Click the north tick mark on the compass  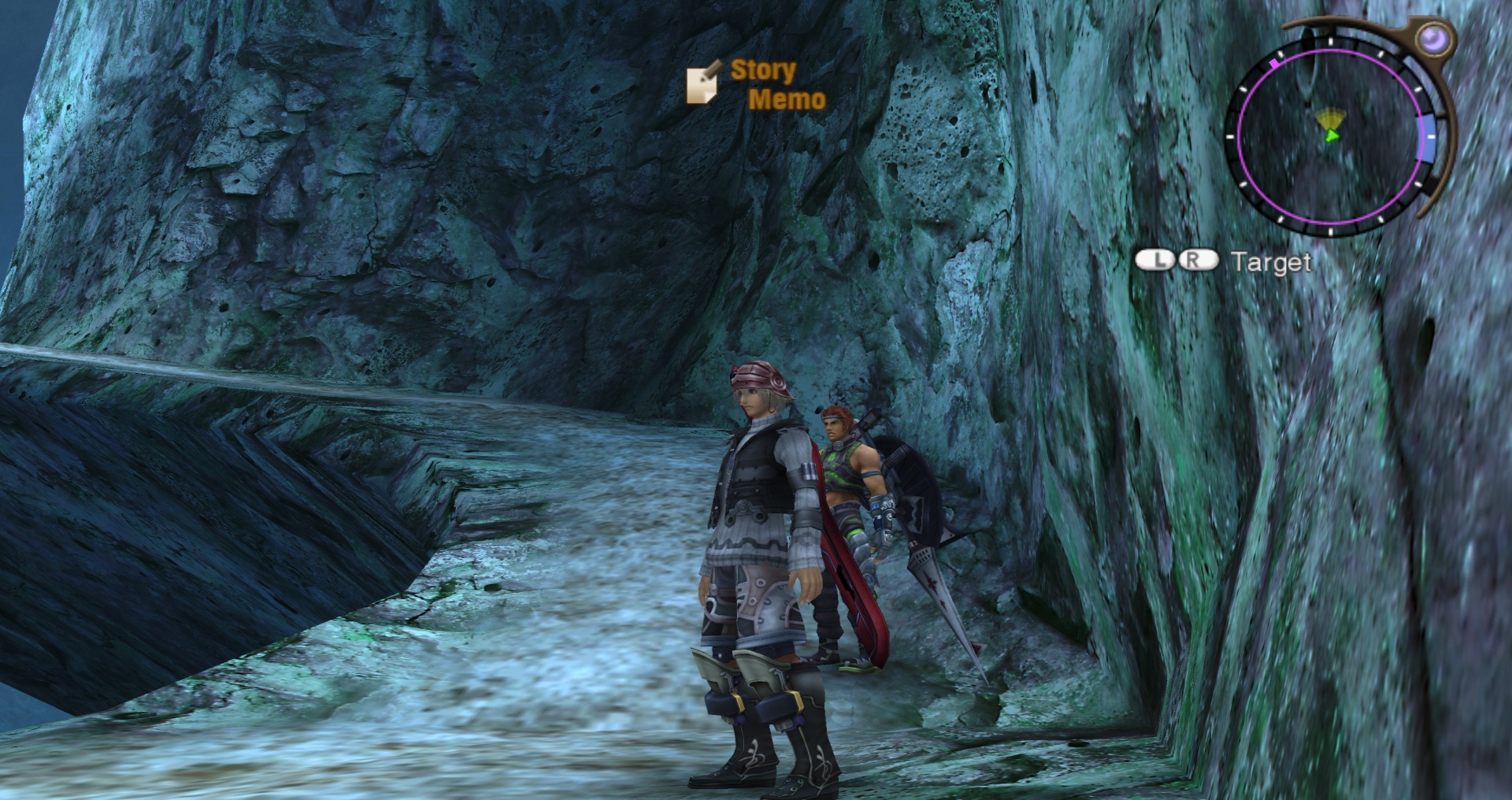click(x=1330, y=42)
